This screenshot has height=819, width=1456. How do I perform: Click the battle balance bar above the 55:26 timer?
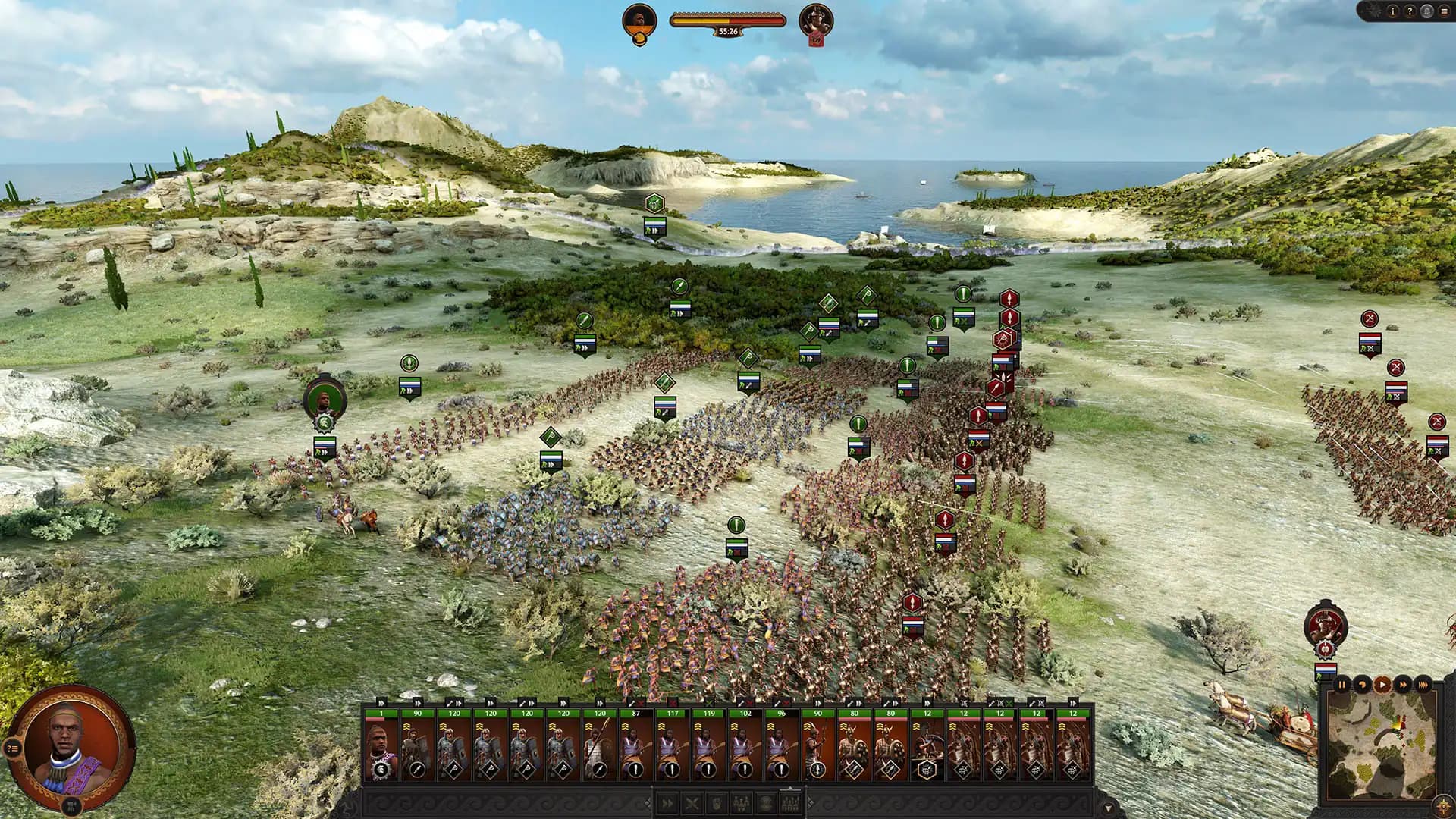pyautogui.click(x=728, y=20)
